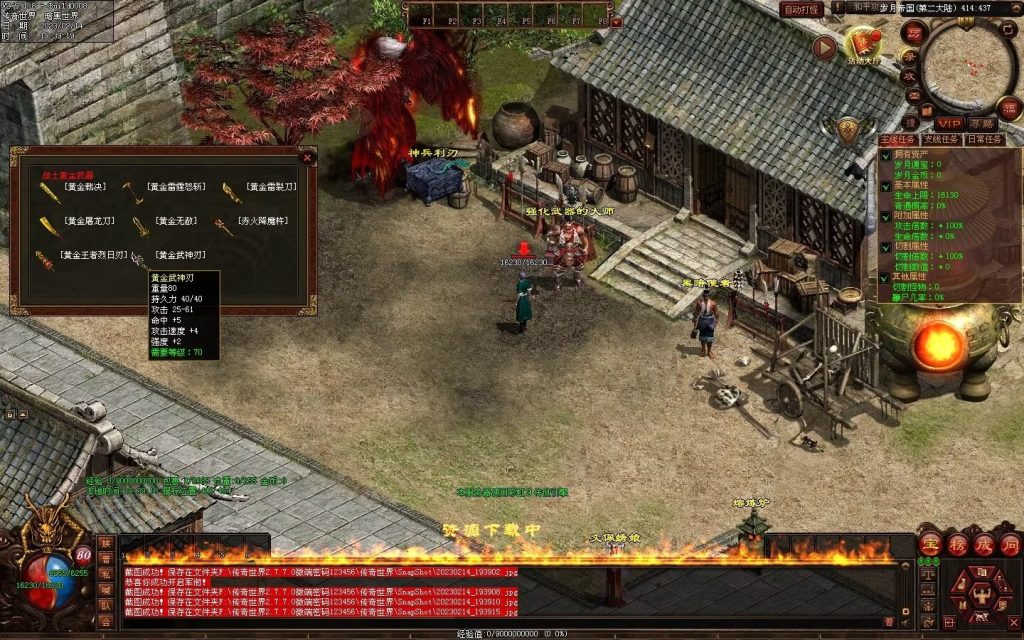The height and width of the screenshot is (640, 1024).
Task: Activate the 寻路 pathfinding button
Action: (982, 122)
